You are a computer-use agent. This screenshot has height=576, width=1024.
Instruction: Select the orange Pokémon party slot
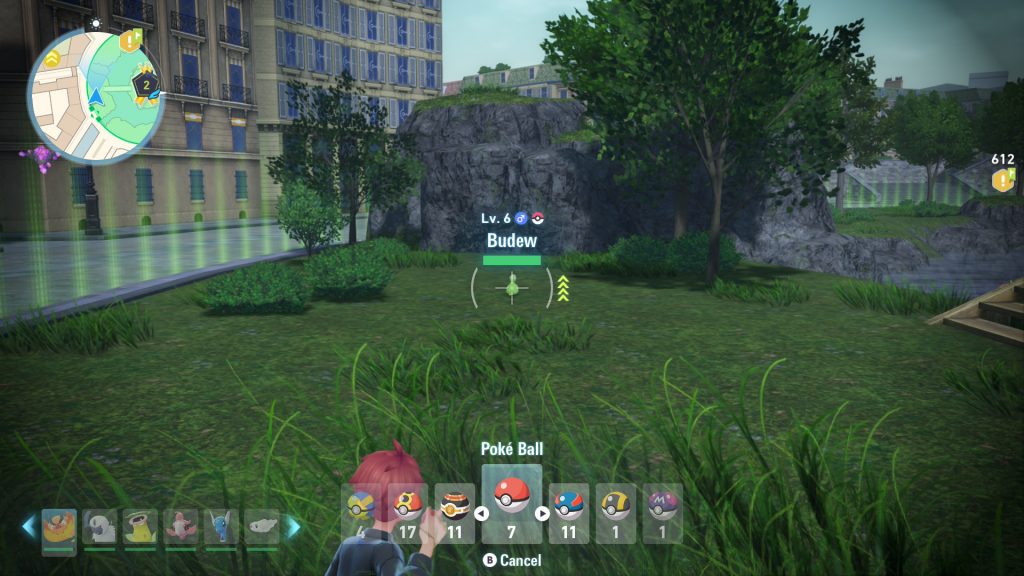click(x=59, y=528)
